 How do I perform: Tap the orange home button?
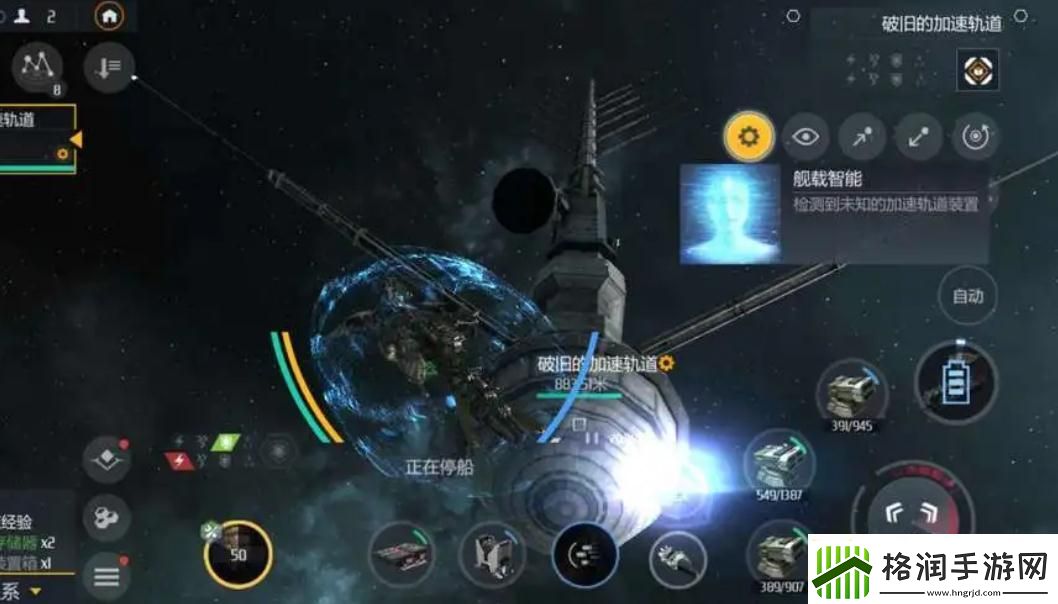pyautogui.click(x=109, y=15)
